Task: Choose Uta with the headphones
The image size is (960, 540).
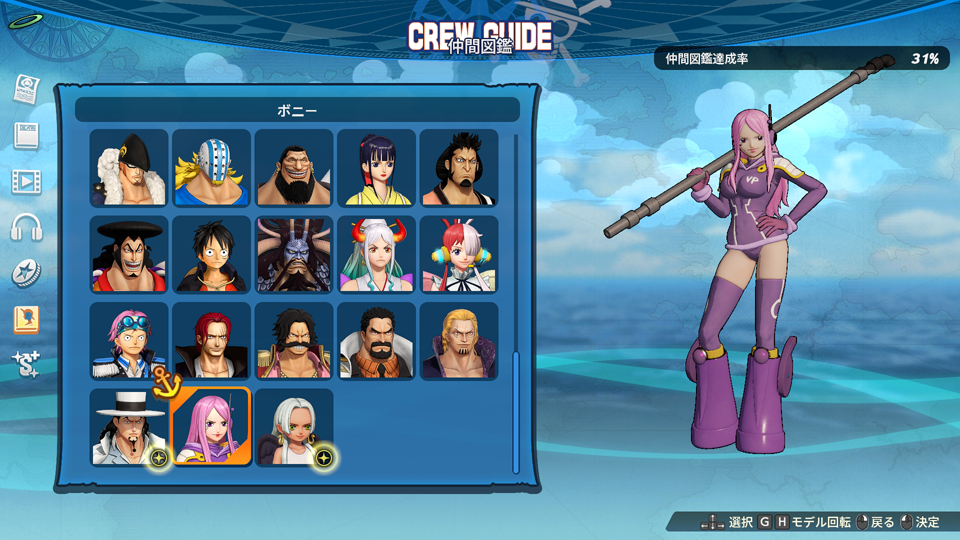Action: tap(458, 254)
